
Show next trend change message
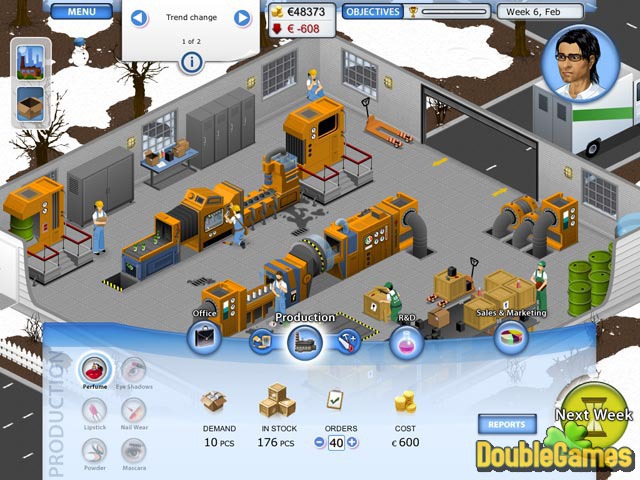(242, 18)
